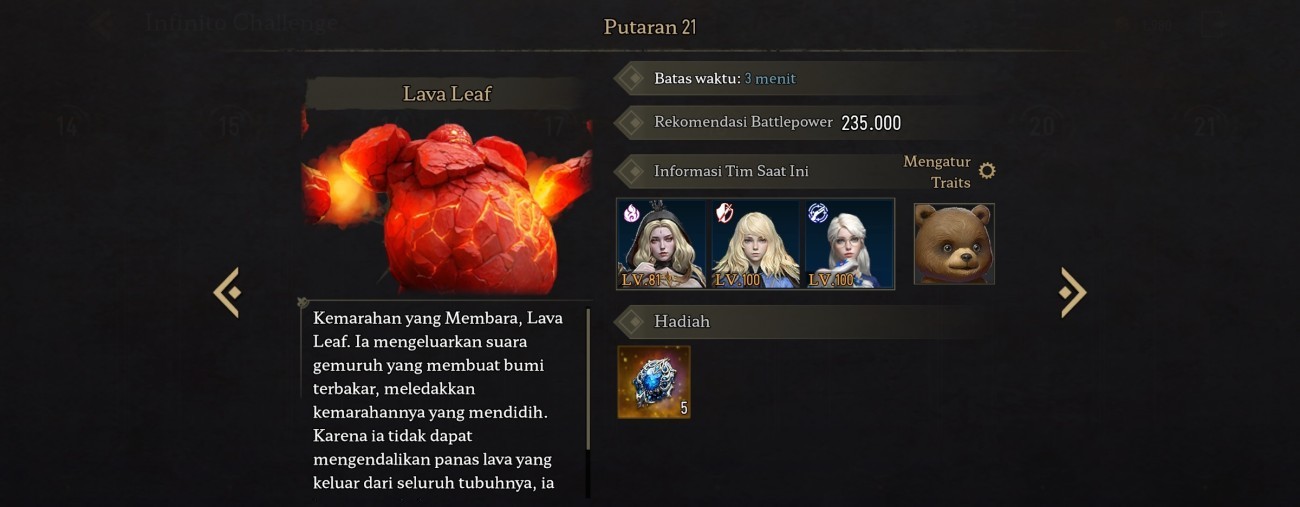
Task: Select the middle blonde LV.100 hero portrait
Action: click(755, 244)
